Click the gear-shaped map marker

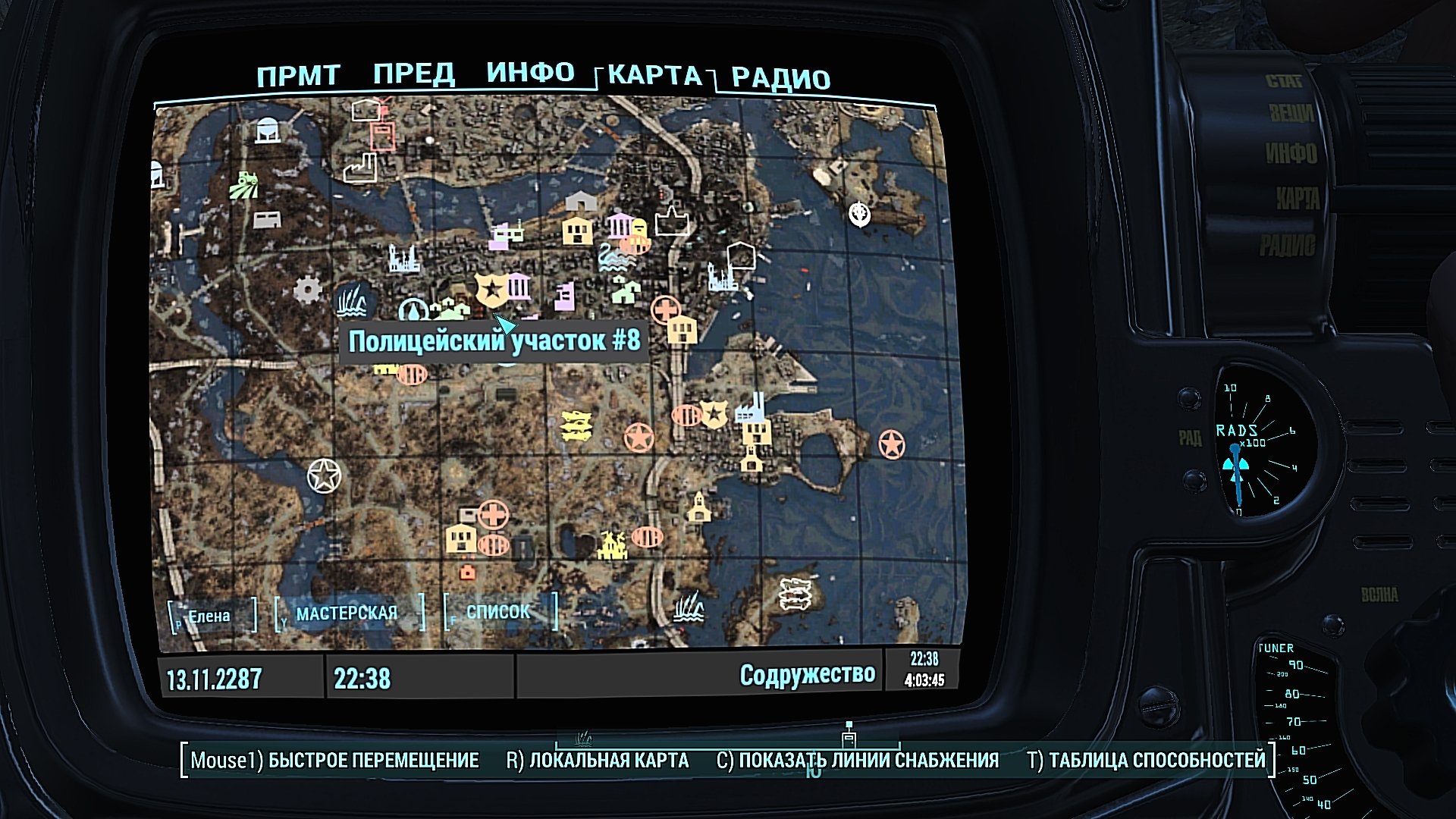(x=307, y=290)
